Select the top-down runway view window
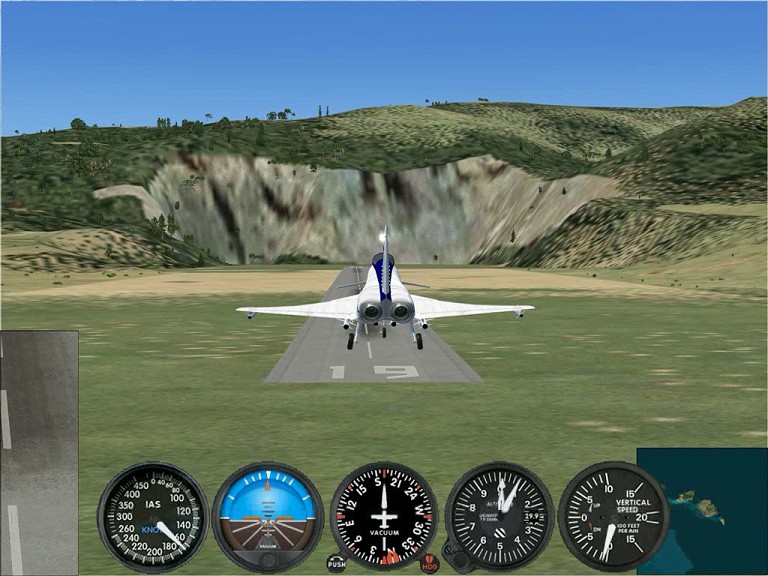Image resolution: width=768 pixels, height=576 pixels. pos(39,452)
